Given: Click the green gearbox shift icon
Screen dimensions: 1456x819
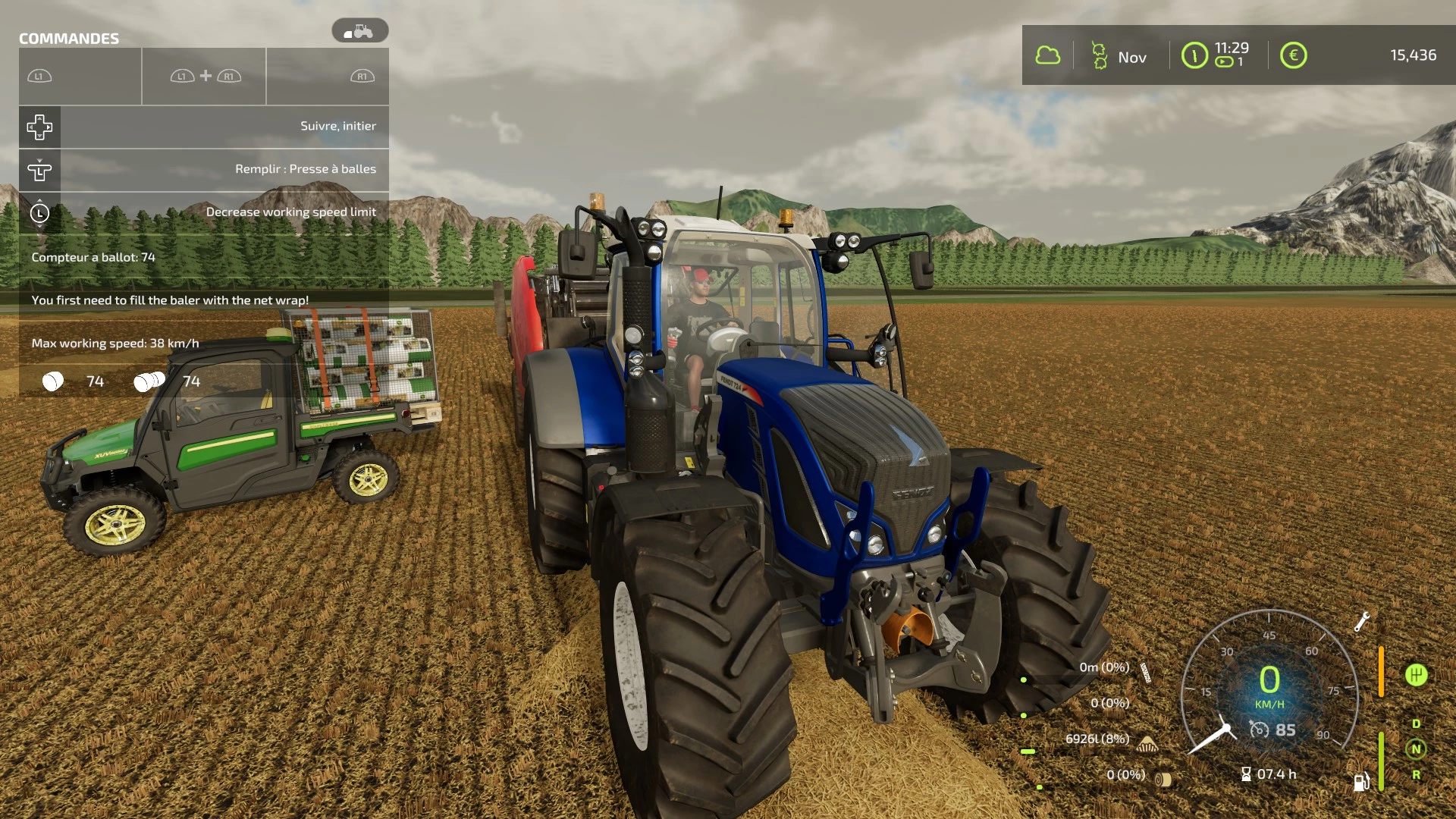Looking at the screenshot, I should [x=1416, y=675].
